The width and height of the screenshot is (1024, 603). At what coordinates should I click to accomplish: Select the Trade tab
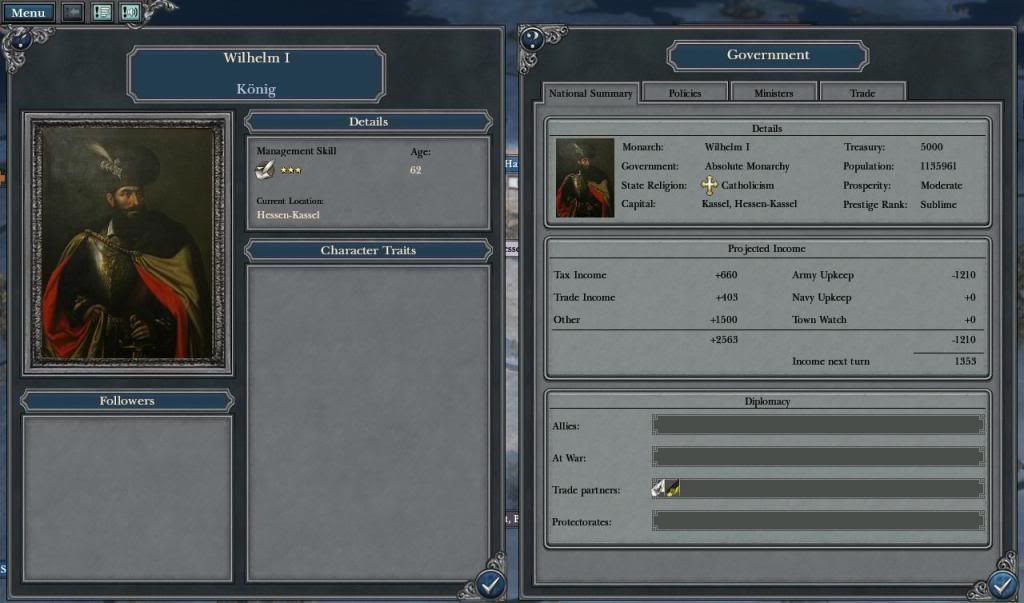click(x=862, y=93)
